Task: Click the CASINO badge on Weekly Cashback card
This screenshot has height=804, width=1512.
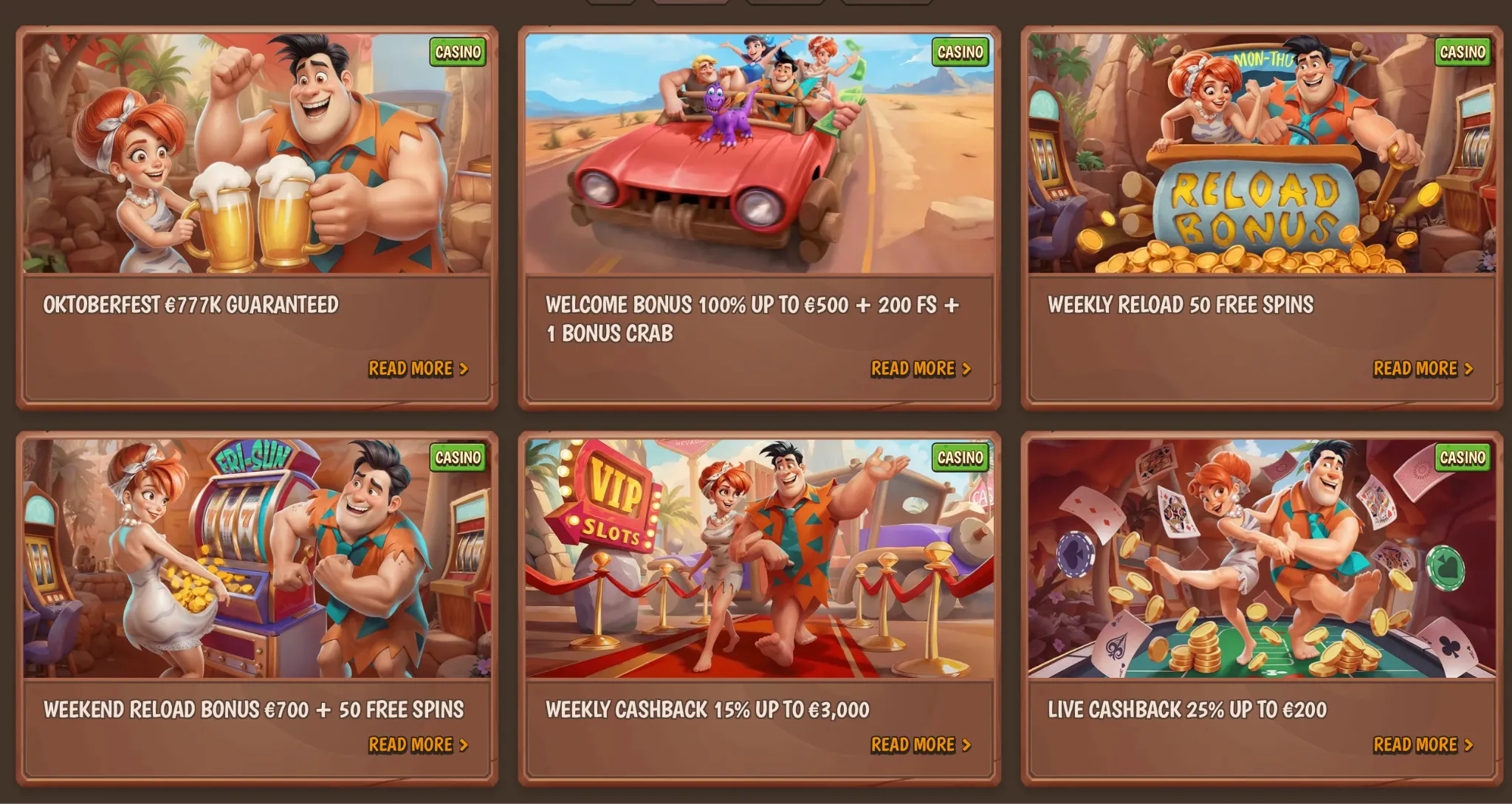Action: [x=959, y=458]
